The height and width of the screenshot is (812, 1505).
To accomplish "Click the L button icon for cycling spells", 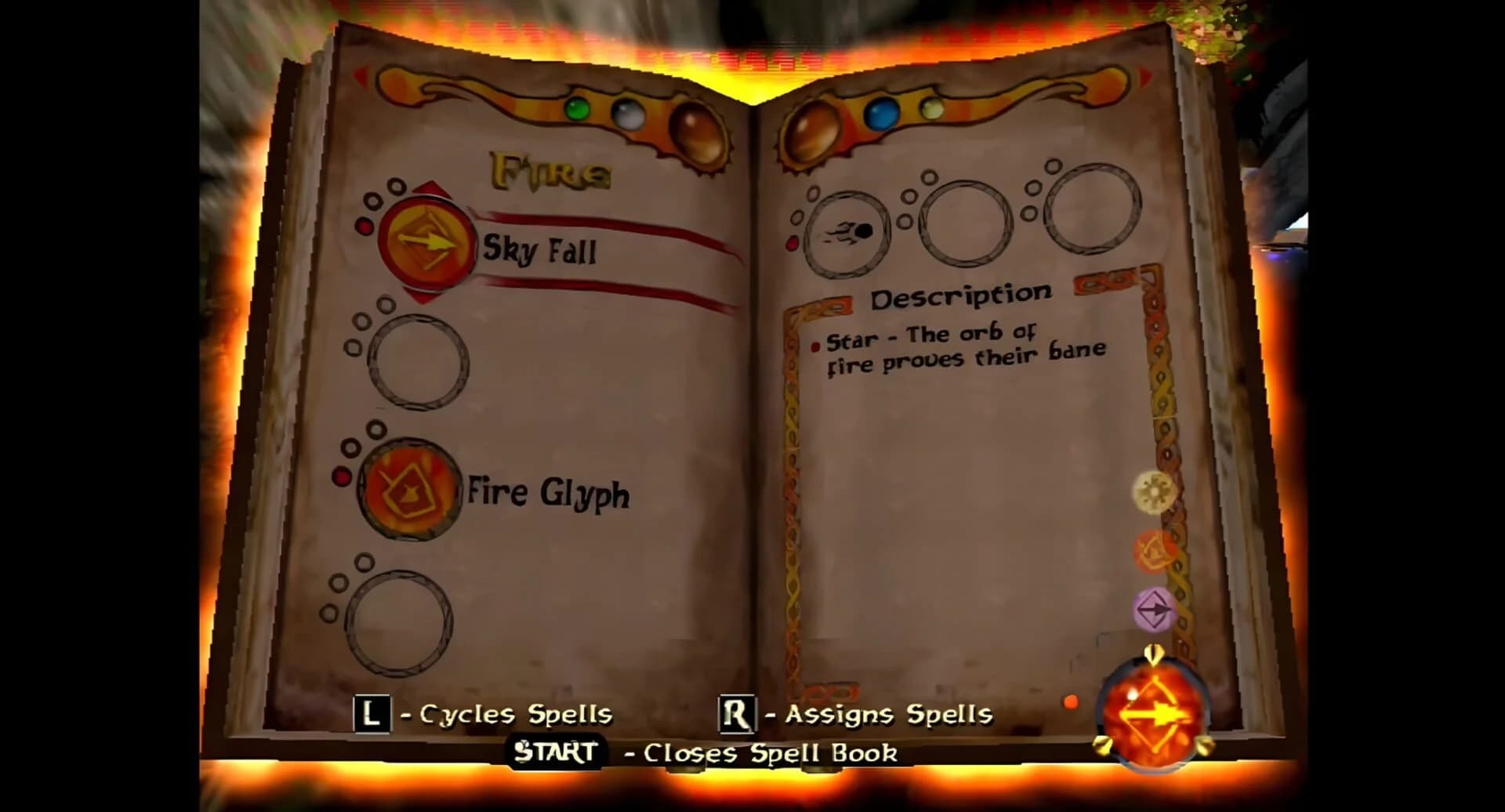I will [x=371, y=714].
